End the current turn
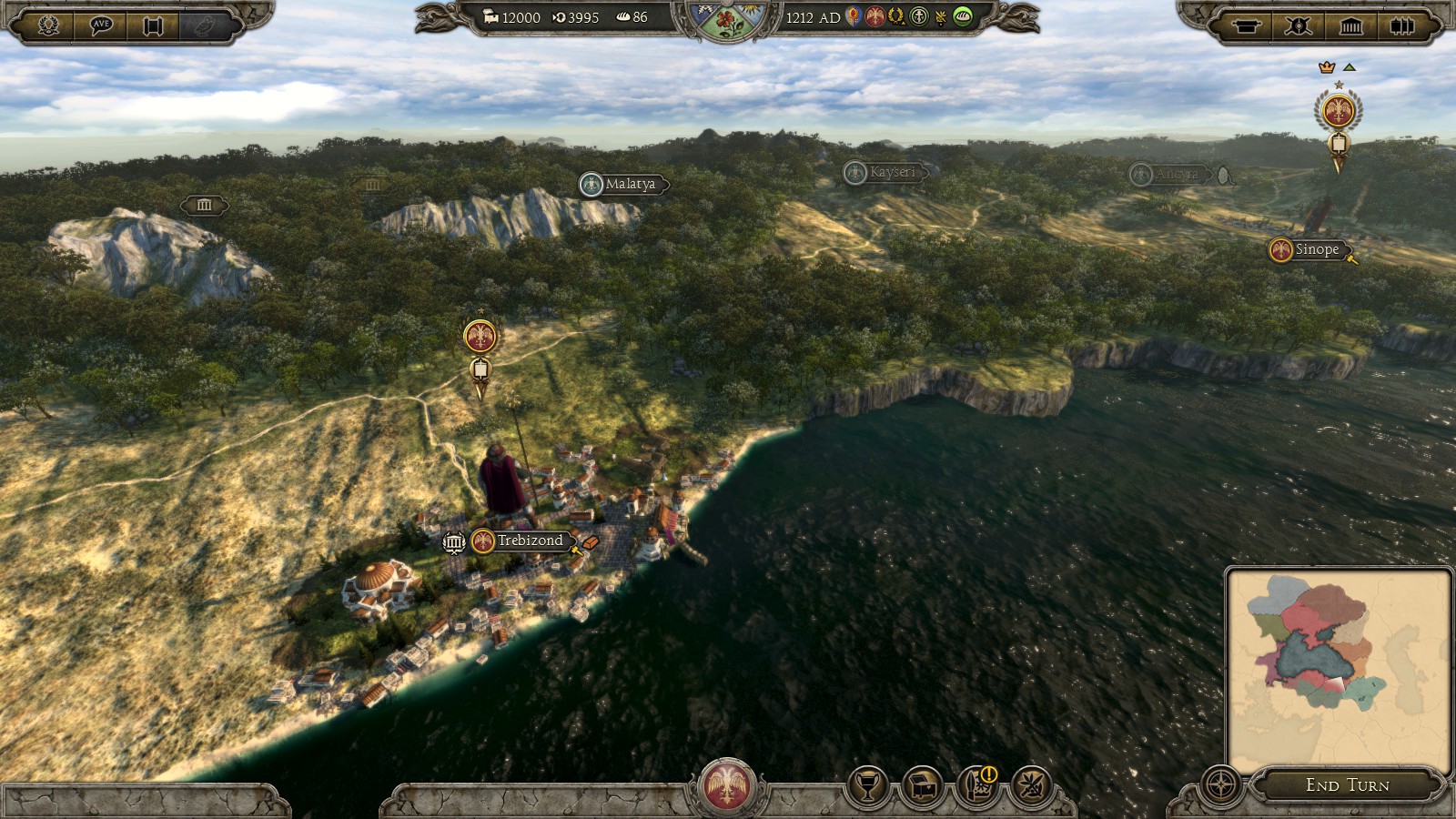Viewport: 1456px width, 819px height. click(x=1347, y=784)
